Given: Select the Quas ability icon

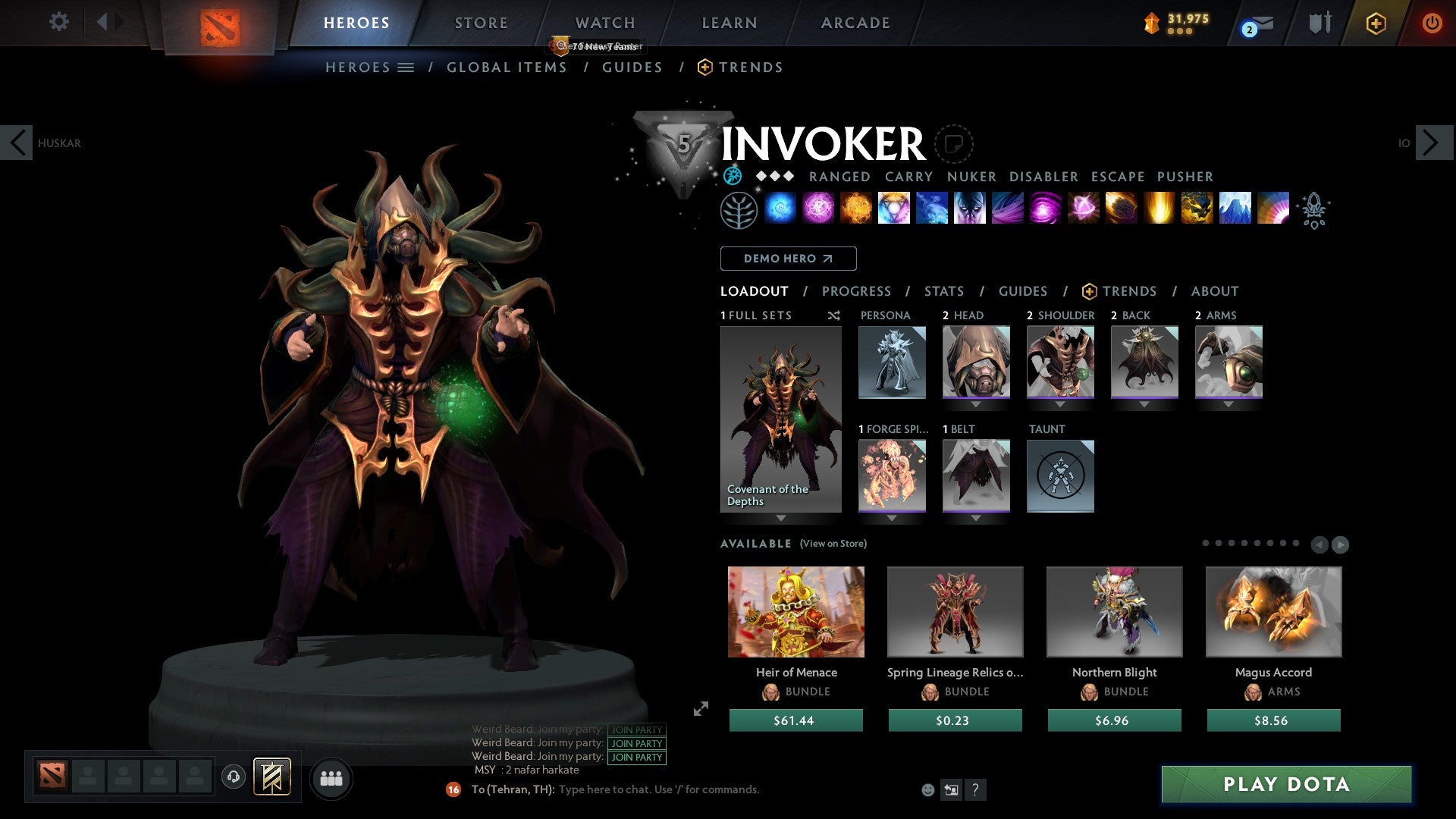Looking at the screenshot, I should 781,210.
